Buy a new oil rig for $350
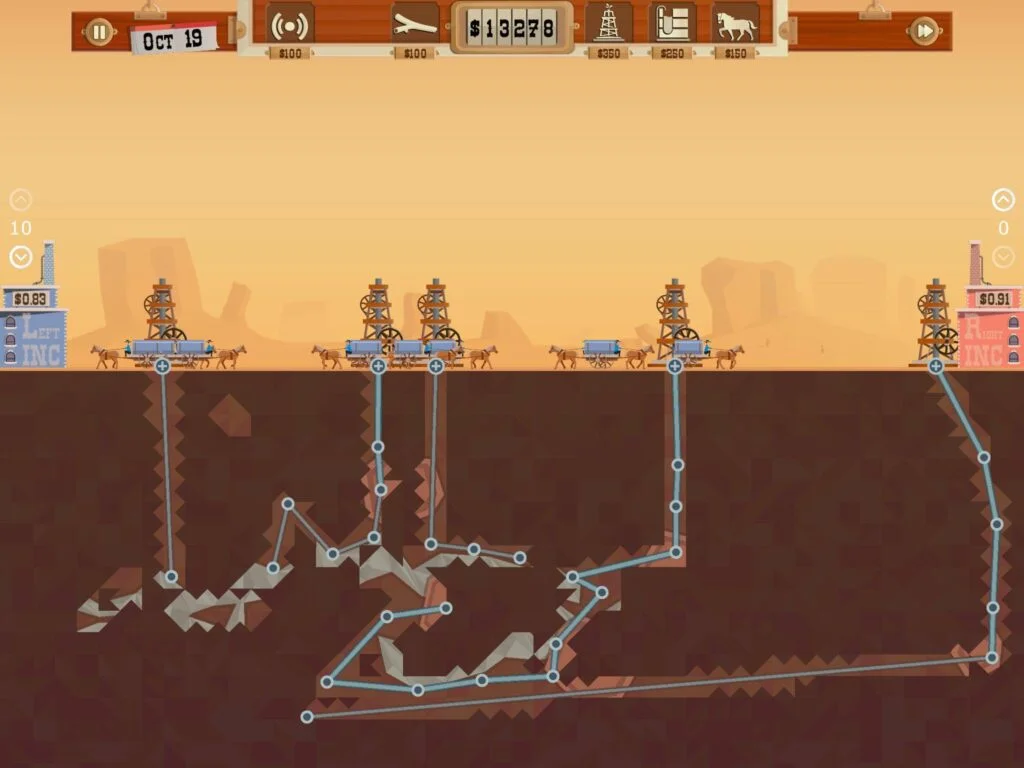This screenshot has width=1024, height=768. (x=608, y=24)
